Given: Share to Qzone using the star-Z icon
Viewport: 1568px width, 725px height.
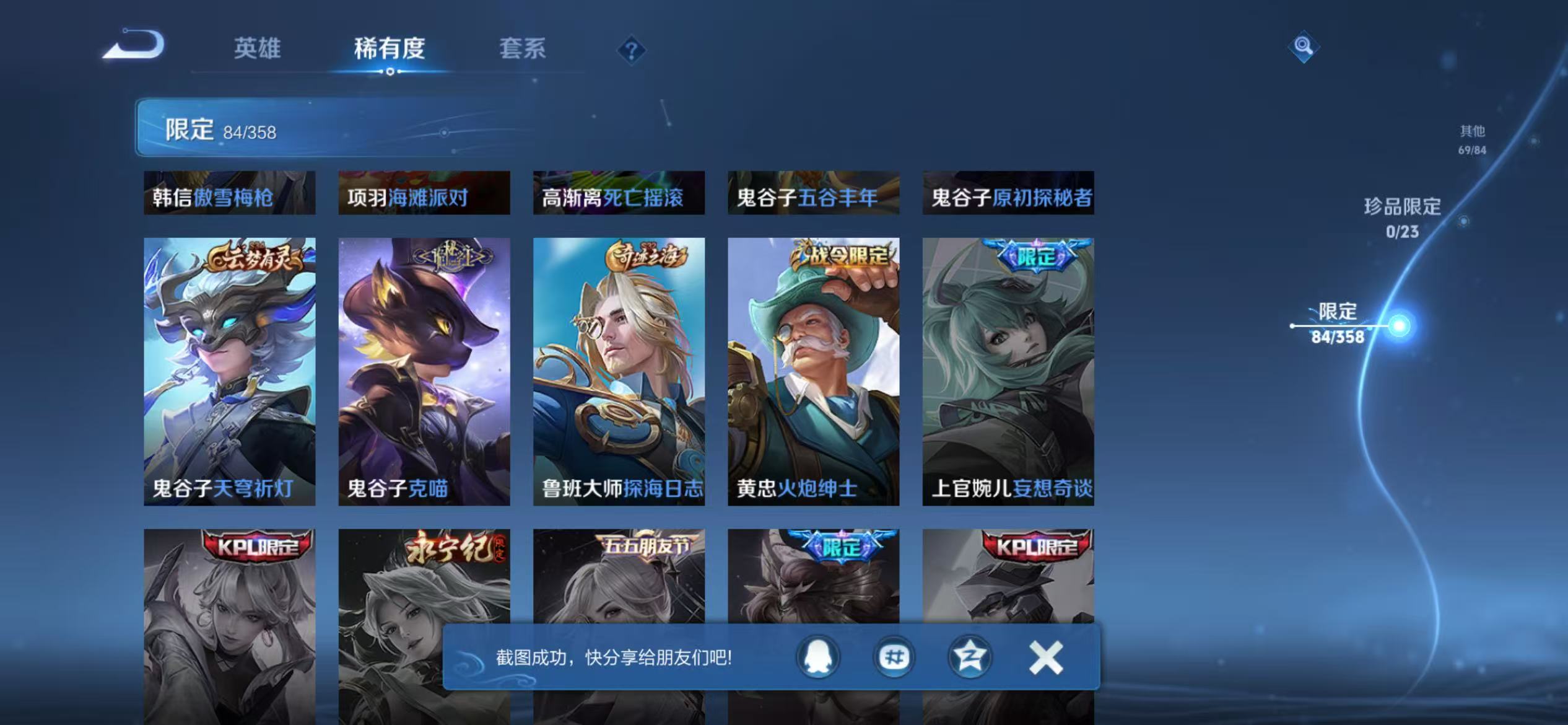Looking at the screenshot, I should click(x=969, y=657).
